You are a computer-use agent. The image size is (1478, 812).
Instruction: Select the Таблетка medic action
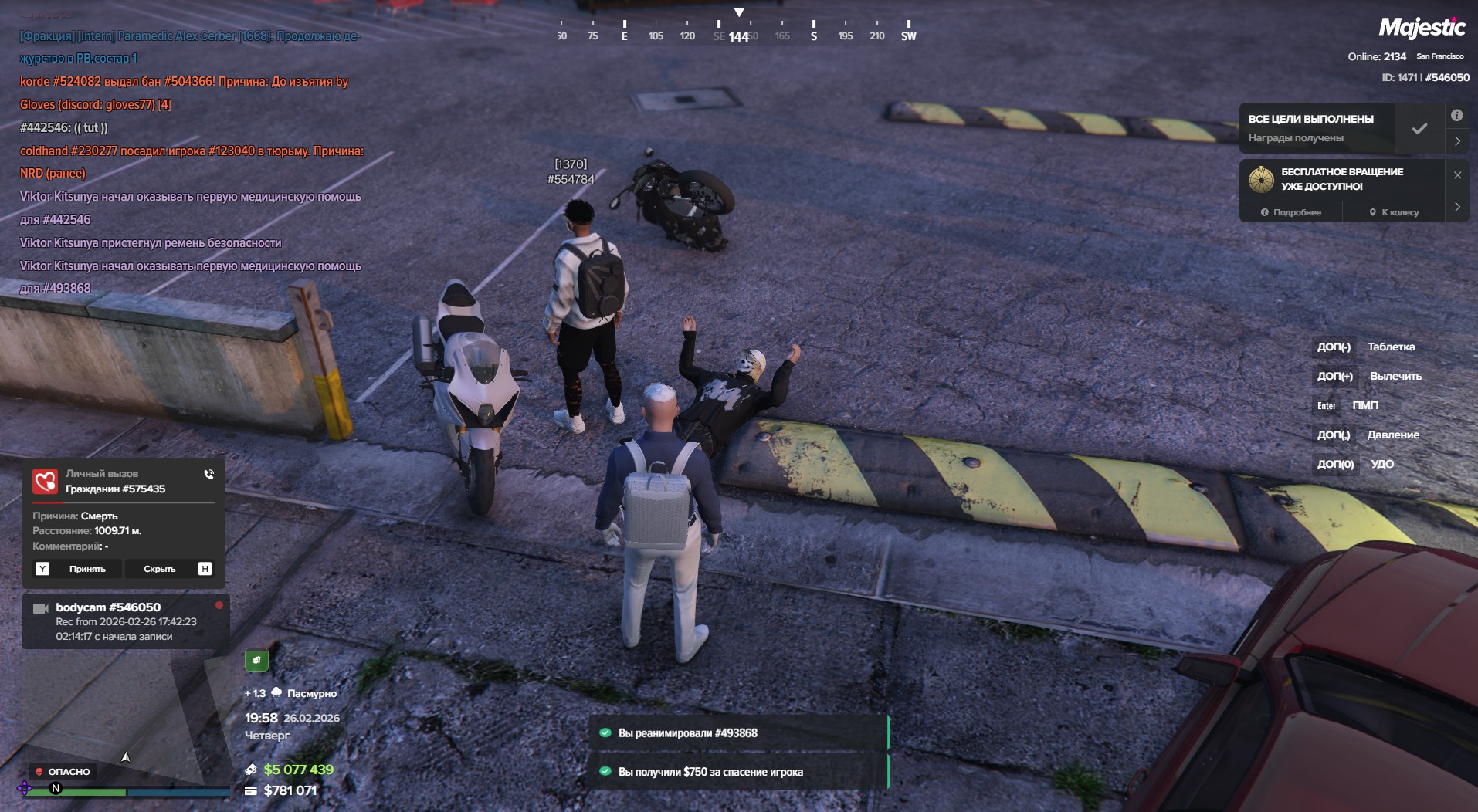pyautogui.click(x=1391, y=347)
